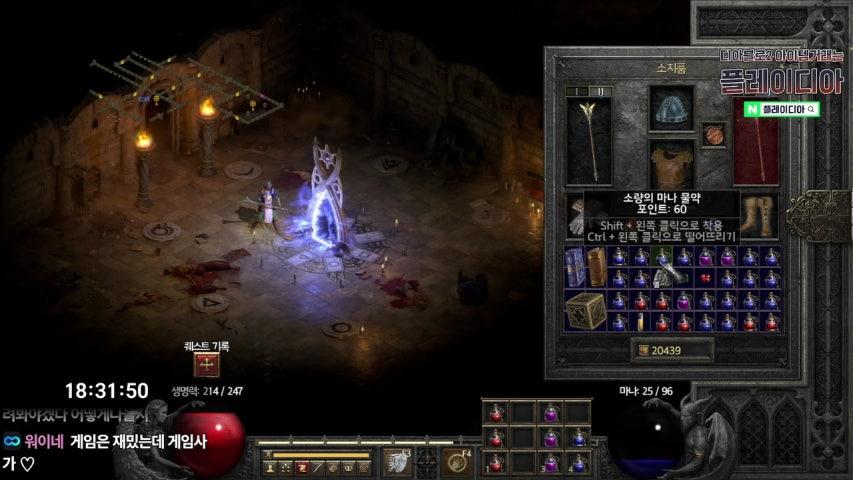Open the left-click skill selector
Viewport: 853px width, 480px height.
(397, 461)
